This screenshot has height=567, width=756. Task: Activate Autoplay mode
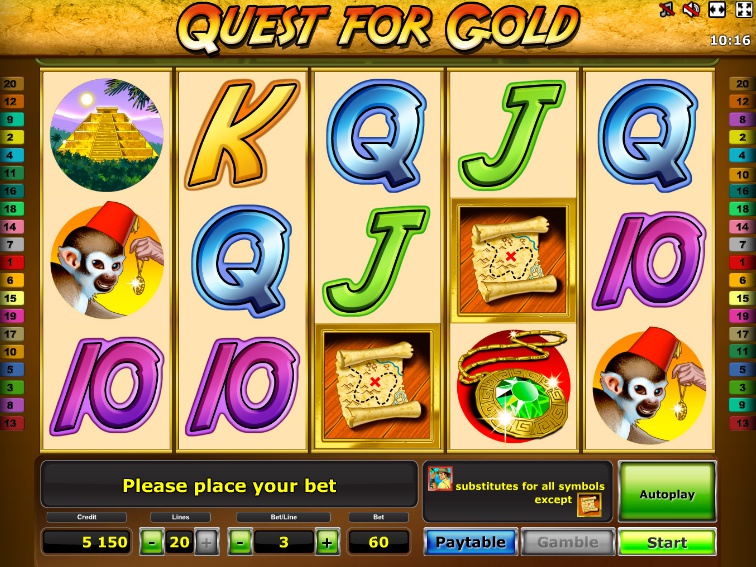coord(667,493)
